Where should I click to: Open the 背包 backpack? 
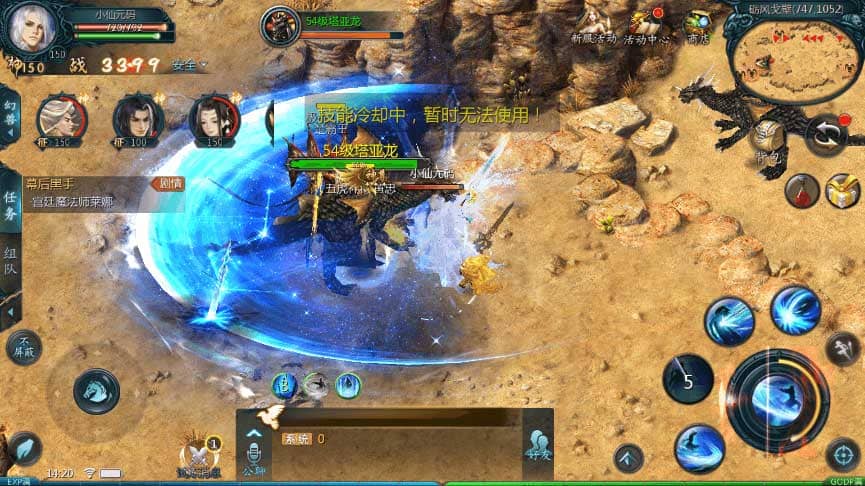768,138
